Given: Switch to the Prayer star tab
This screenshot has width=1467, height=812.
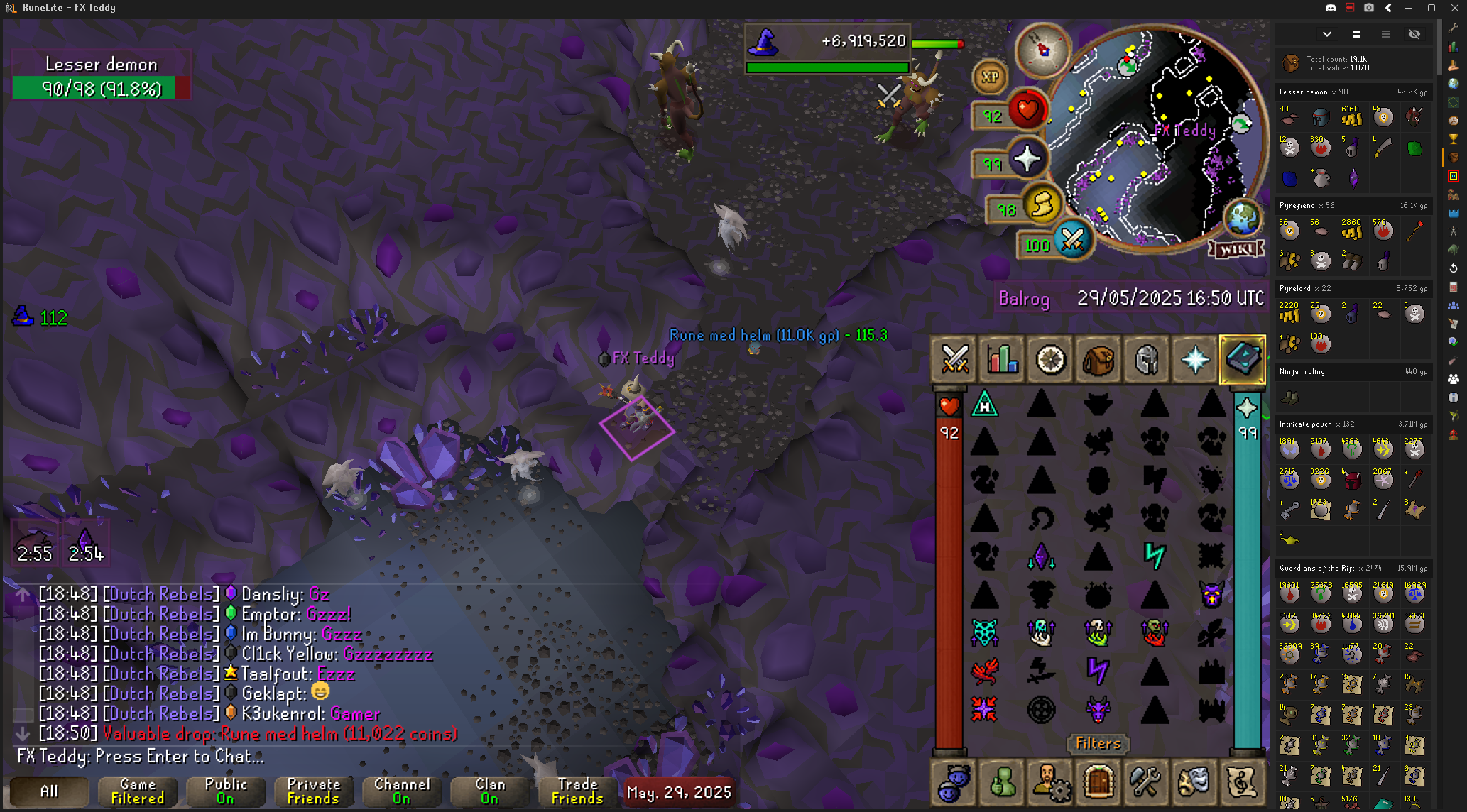Looking at the screenshot, I should coord(1194,360).
